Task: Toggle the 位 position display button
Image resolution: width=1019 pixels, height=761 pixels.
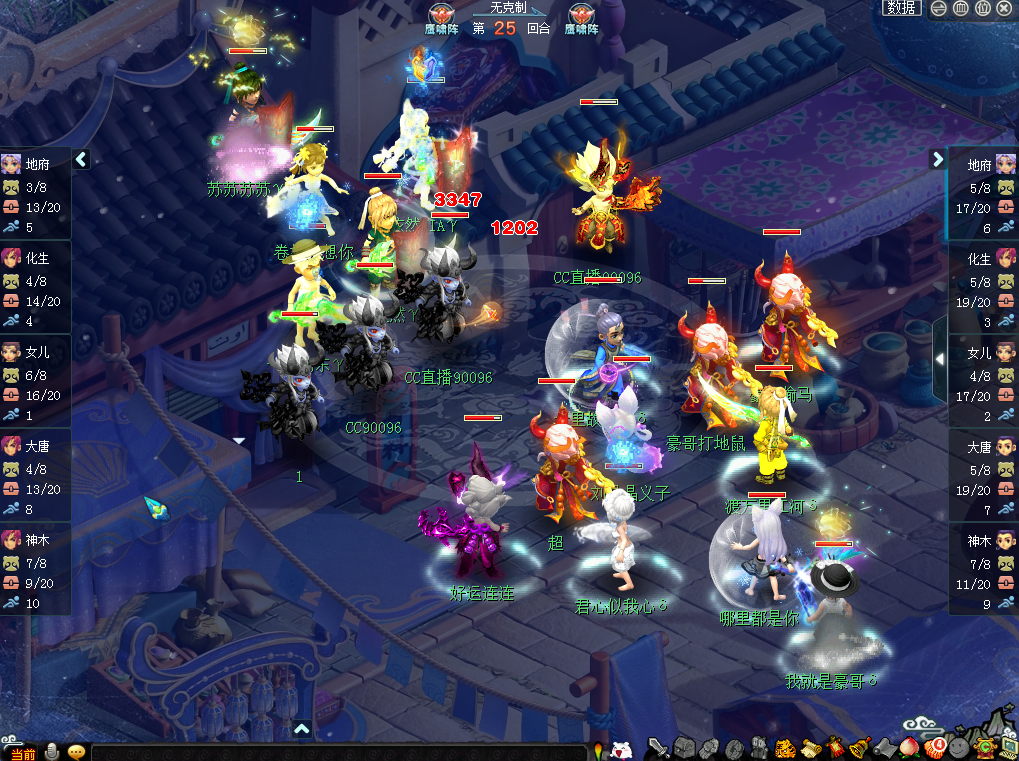Action: point(982,8)
